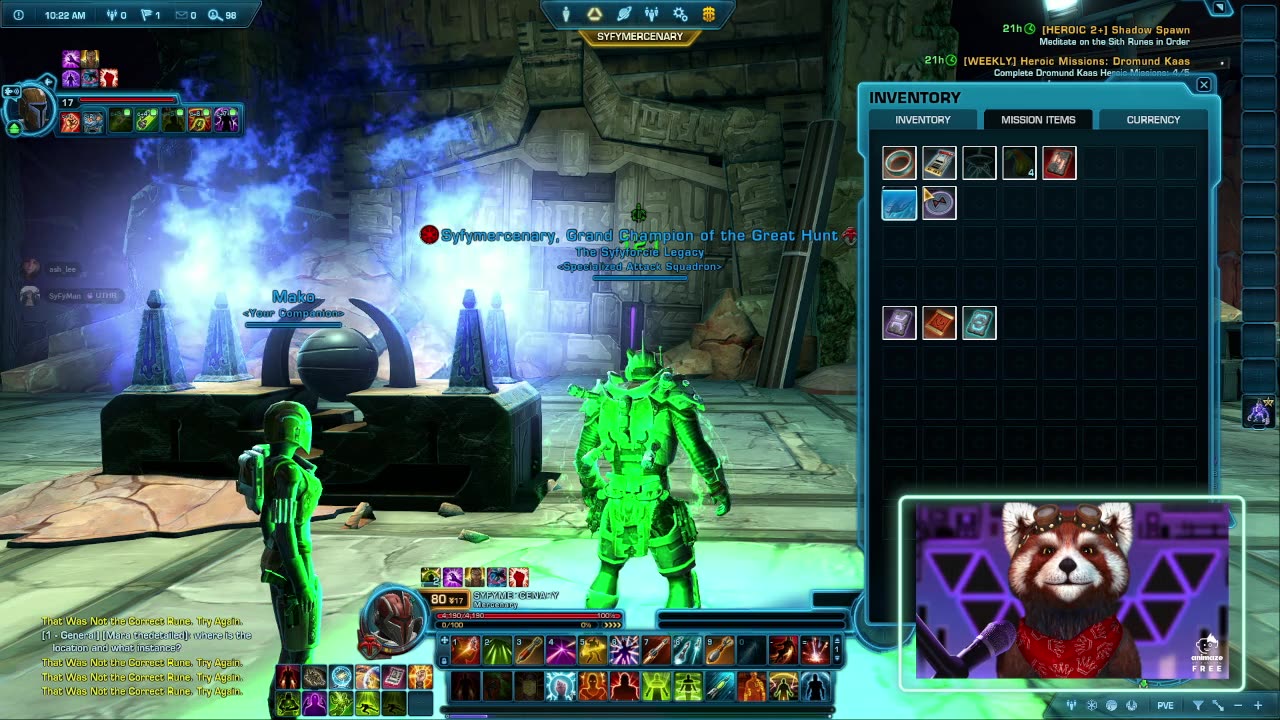This screenshot has height=720, width=1280.
Task: Open the gold Cartel Market icon
Action: coord(708,14)
